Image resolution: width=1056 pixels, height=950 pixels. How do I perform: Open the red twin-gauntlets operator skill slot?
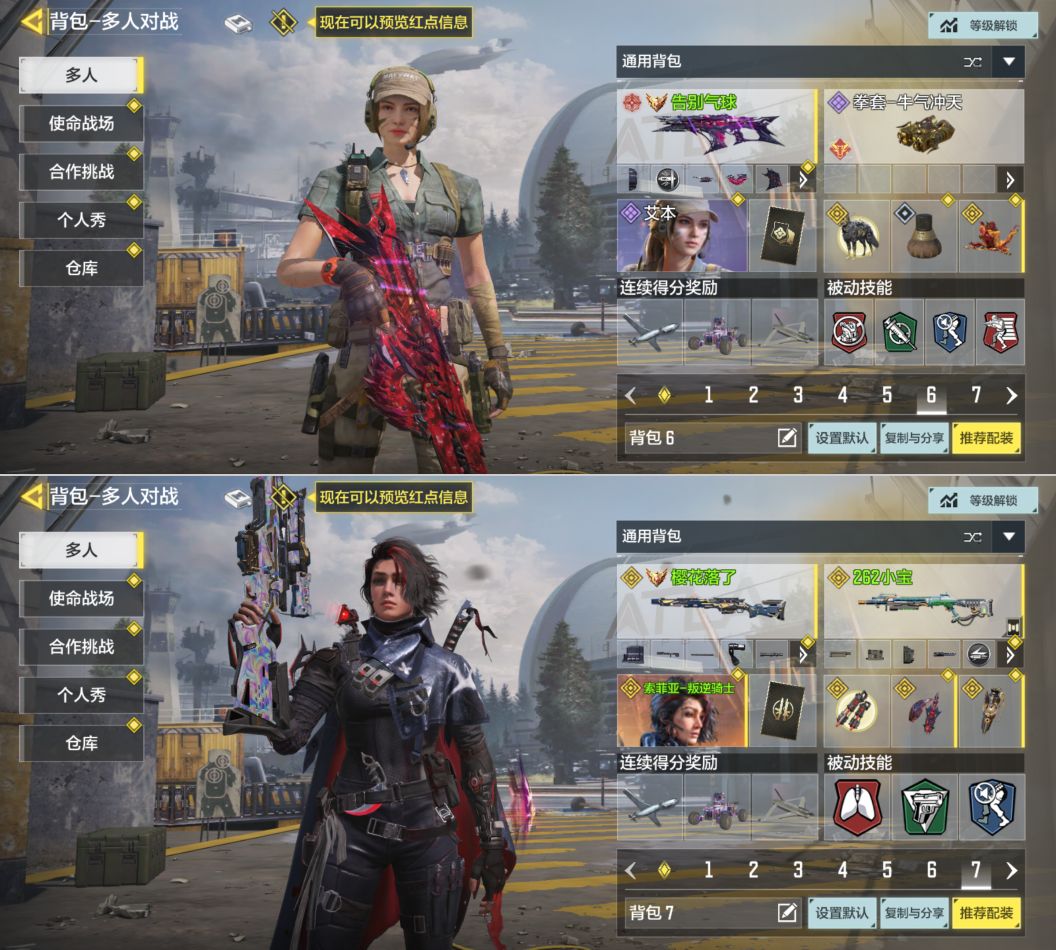point(857,711)
